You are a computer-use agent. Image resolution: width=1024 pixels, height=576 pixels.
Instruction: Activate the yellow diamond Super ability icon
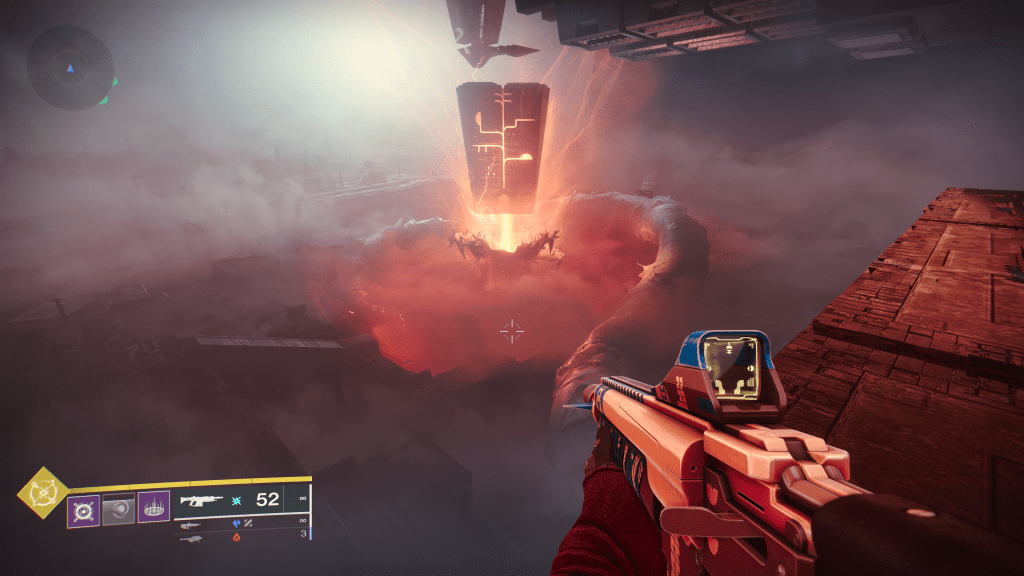[43, 493]
